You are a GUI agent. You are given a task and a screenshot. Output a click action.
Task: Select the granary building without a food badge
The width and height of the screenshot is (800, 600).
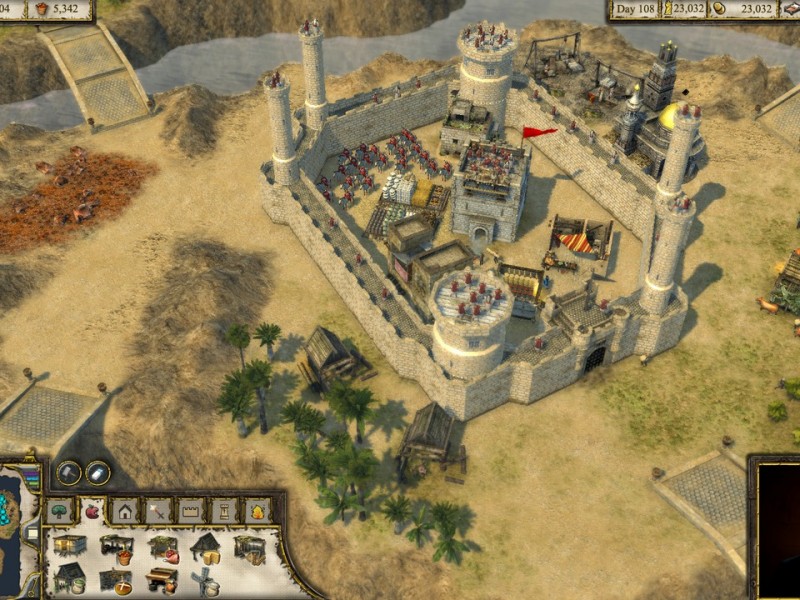point(68,546)
